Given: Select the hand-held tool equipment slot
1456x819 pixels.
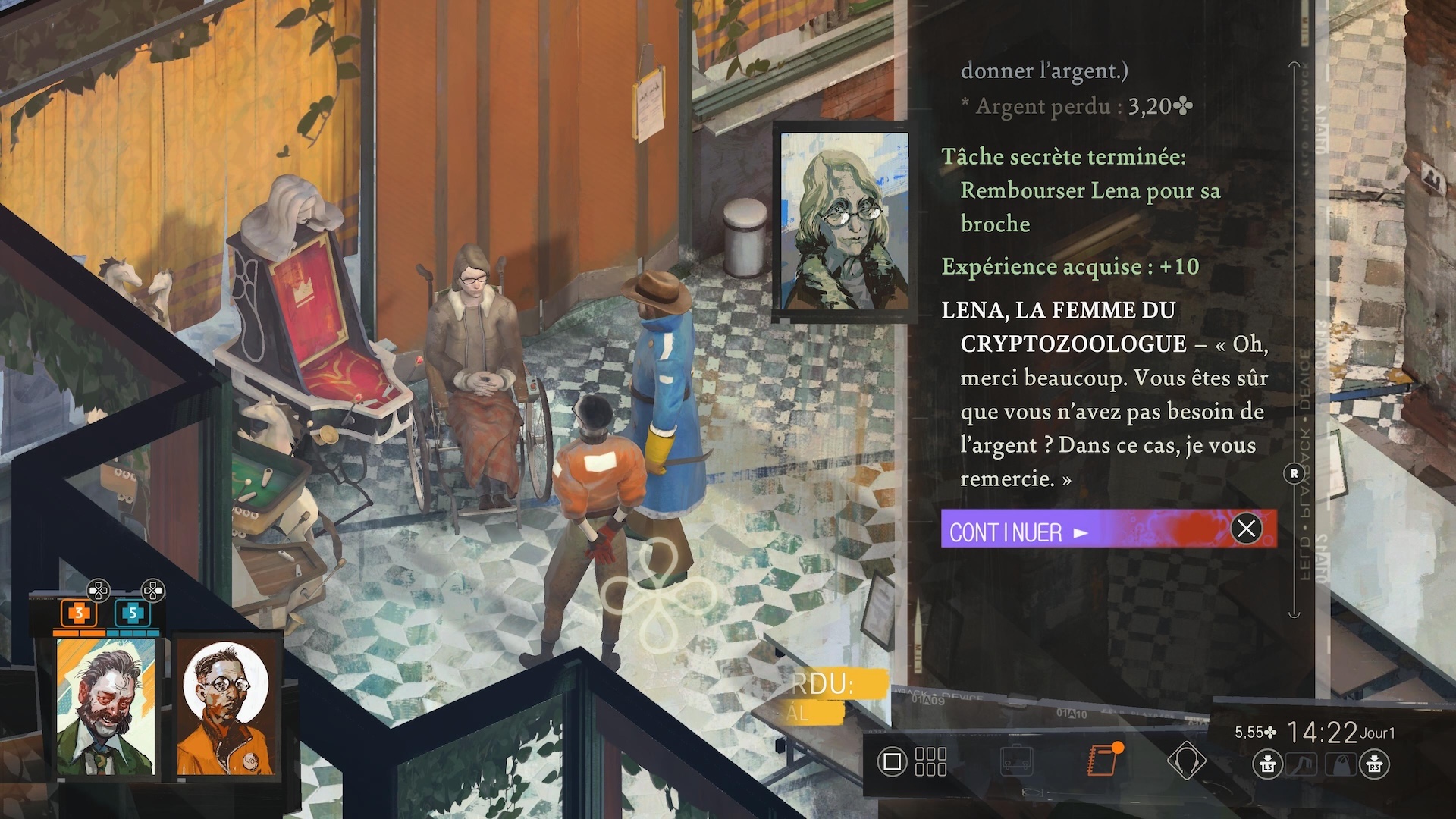Looking at the screenshot, I should tap(1301, 764).
